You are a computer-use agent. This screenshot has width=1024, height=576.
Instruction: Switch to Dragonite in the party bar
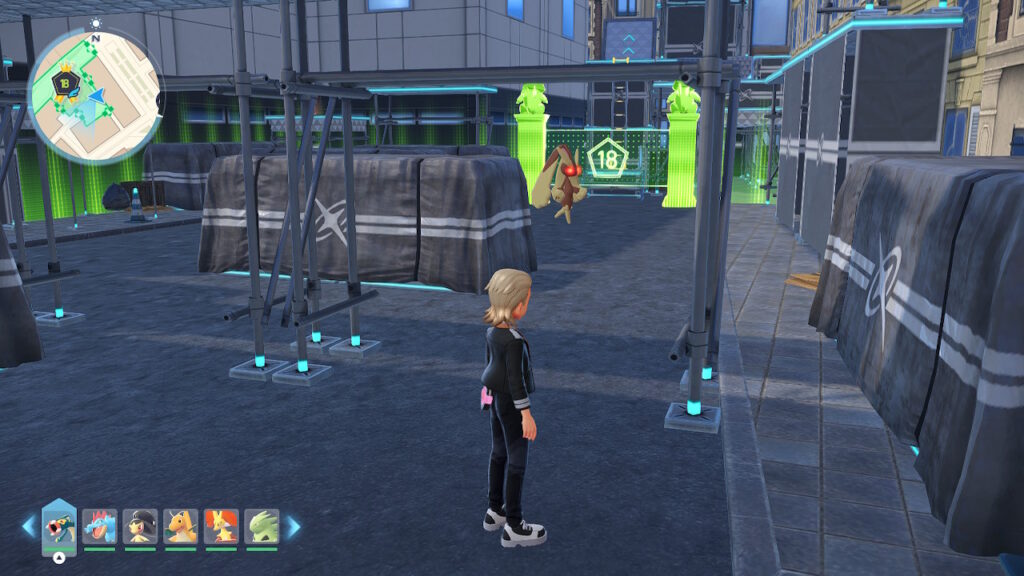[x=181, y=526]
